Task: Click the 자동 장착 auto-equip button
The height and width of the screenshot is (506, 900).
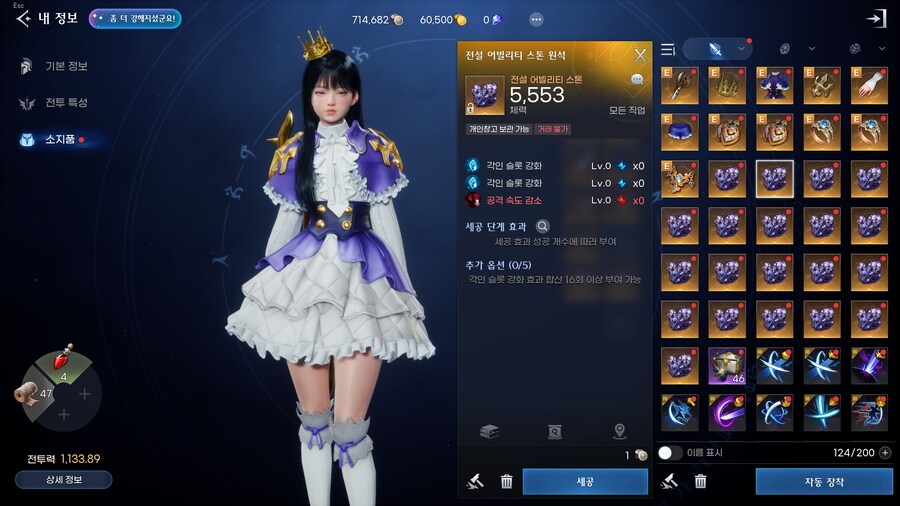Action: [x=824, y=482]
